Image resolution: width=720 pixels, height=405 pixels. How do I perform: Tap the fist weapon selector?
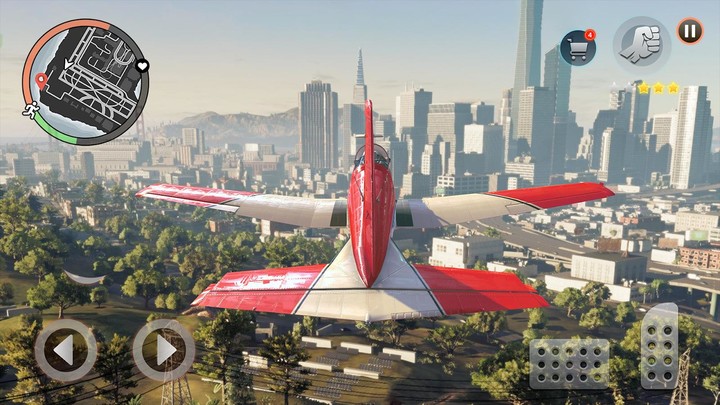coord(641,42)
